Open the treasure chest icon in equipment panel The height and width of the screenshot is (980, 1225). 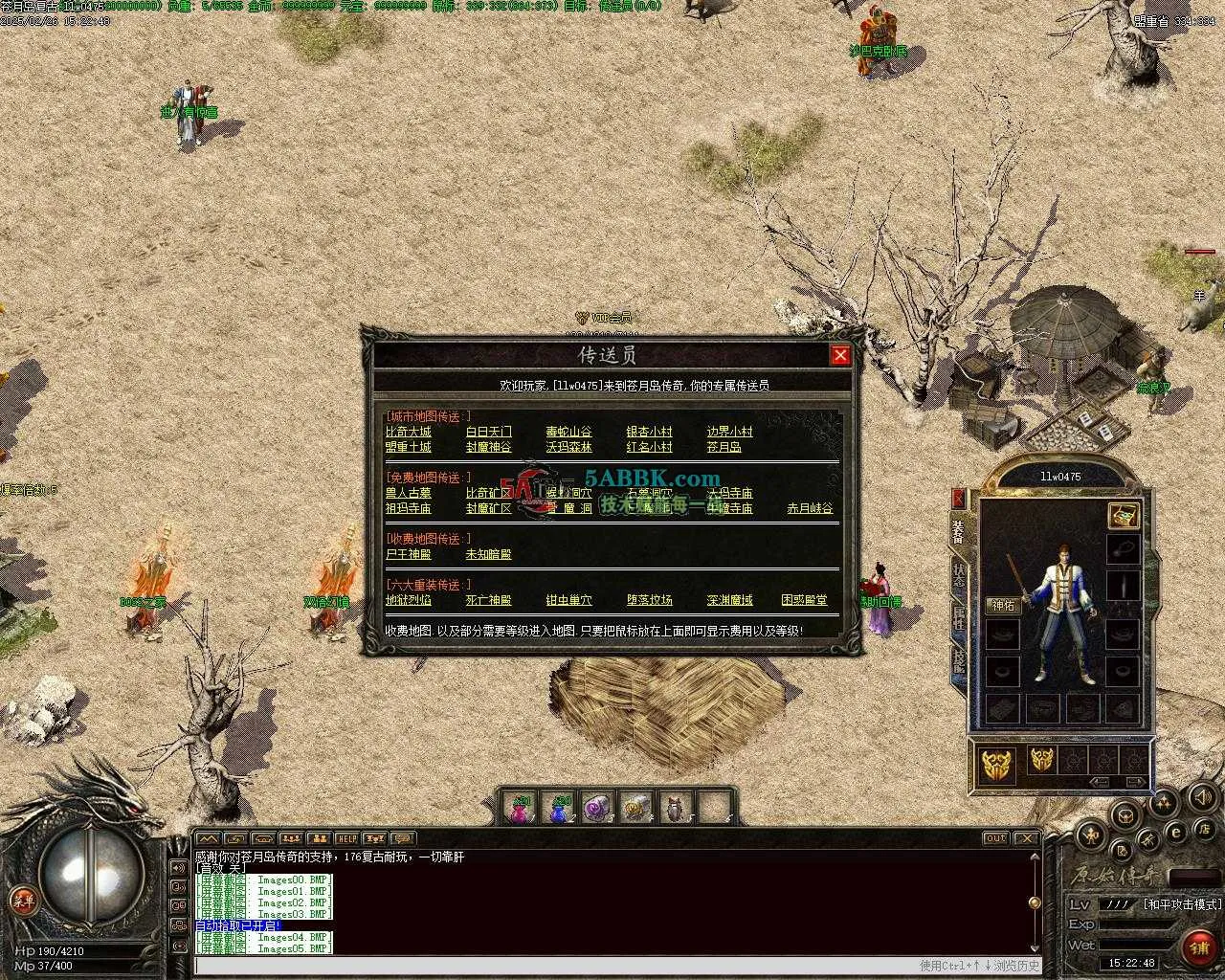[1123, 515]
